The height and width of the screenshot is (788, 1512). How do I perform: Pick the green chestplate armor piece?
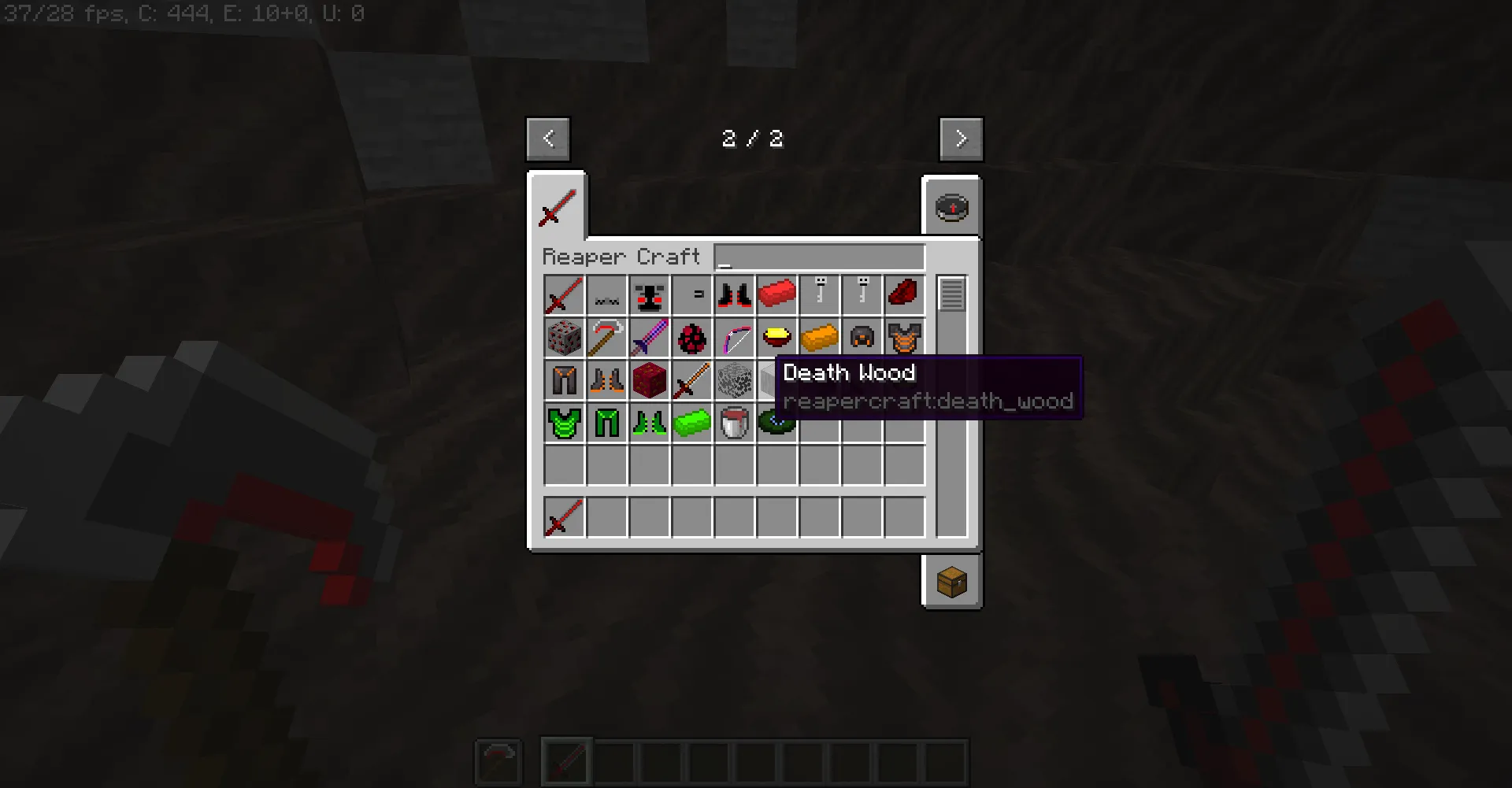point(564,423)
